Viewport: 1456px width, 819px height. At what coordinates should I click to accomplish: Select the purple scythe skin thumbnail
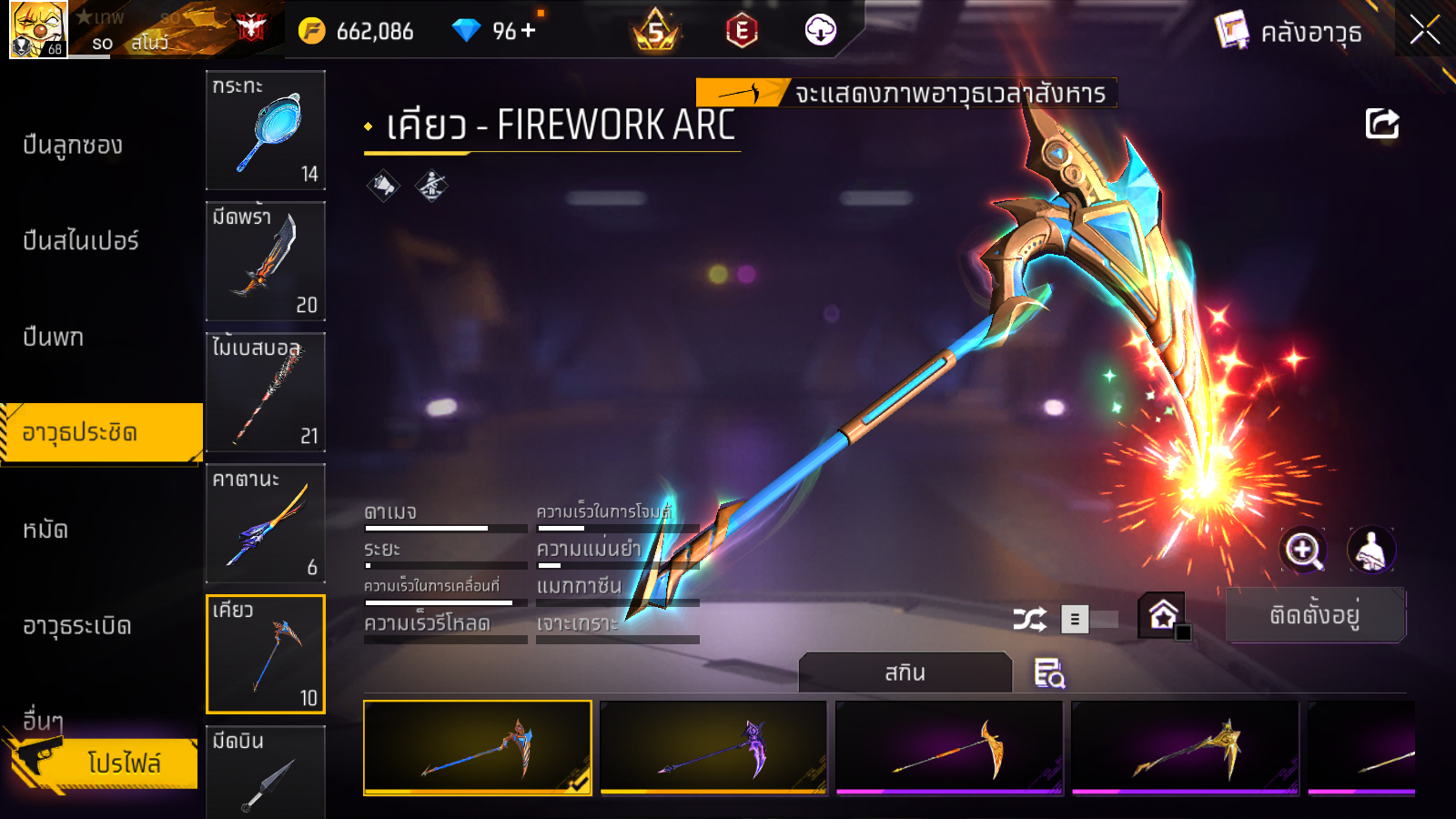pos(713,747)
